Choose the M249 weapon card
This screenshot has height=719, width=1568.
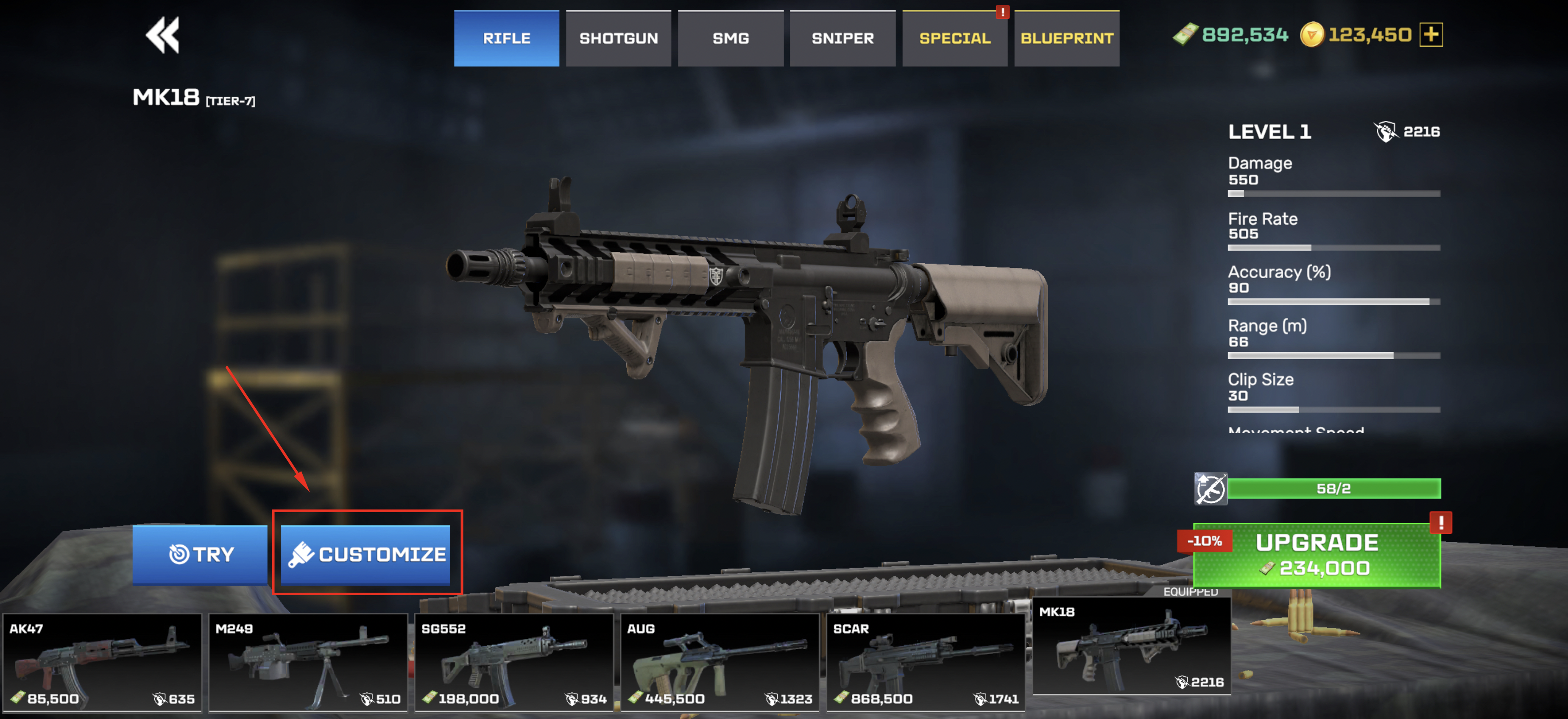click(x=308, y=662)
